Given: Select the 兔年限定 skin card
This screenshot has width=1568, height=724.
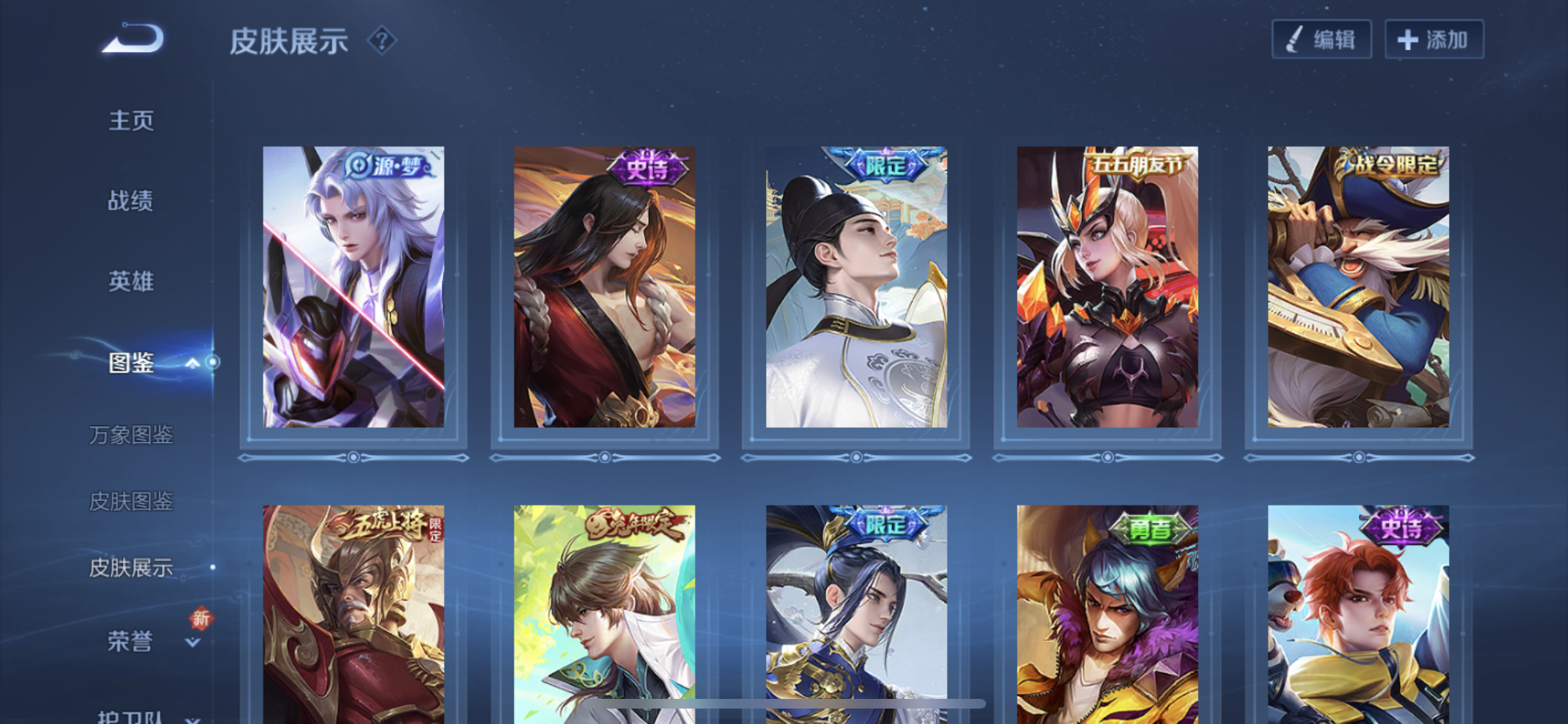Looking at the screenshot, I should click(x=604, y=615).
